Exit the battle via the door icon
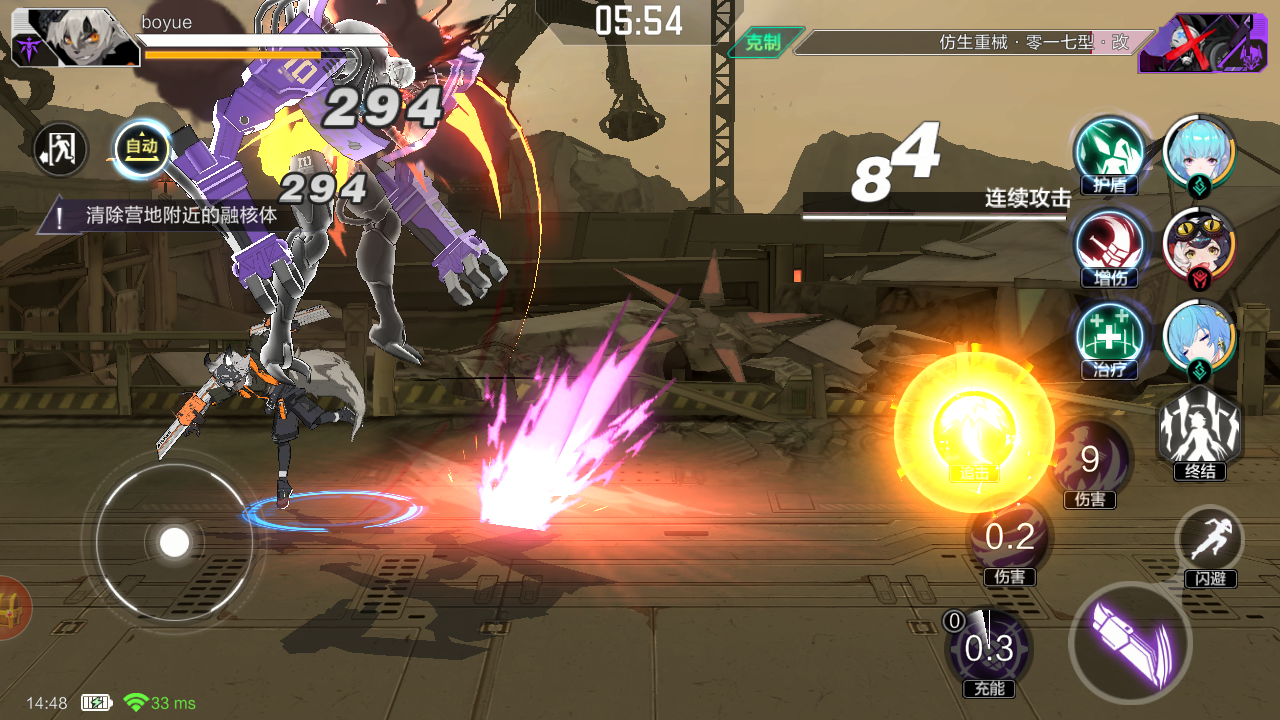This screenshot has height=720, width=1280. [x=60, y=149]
